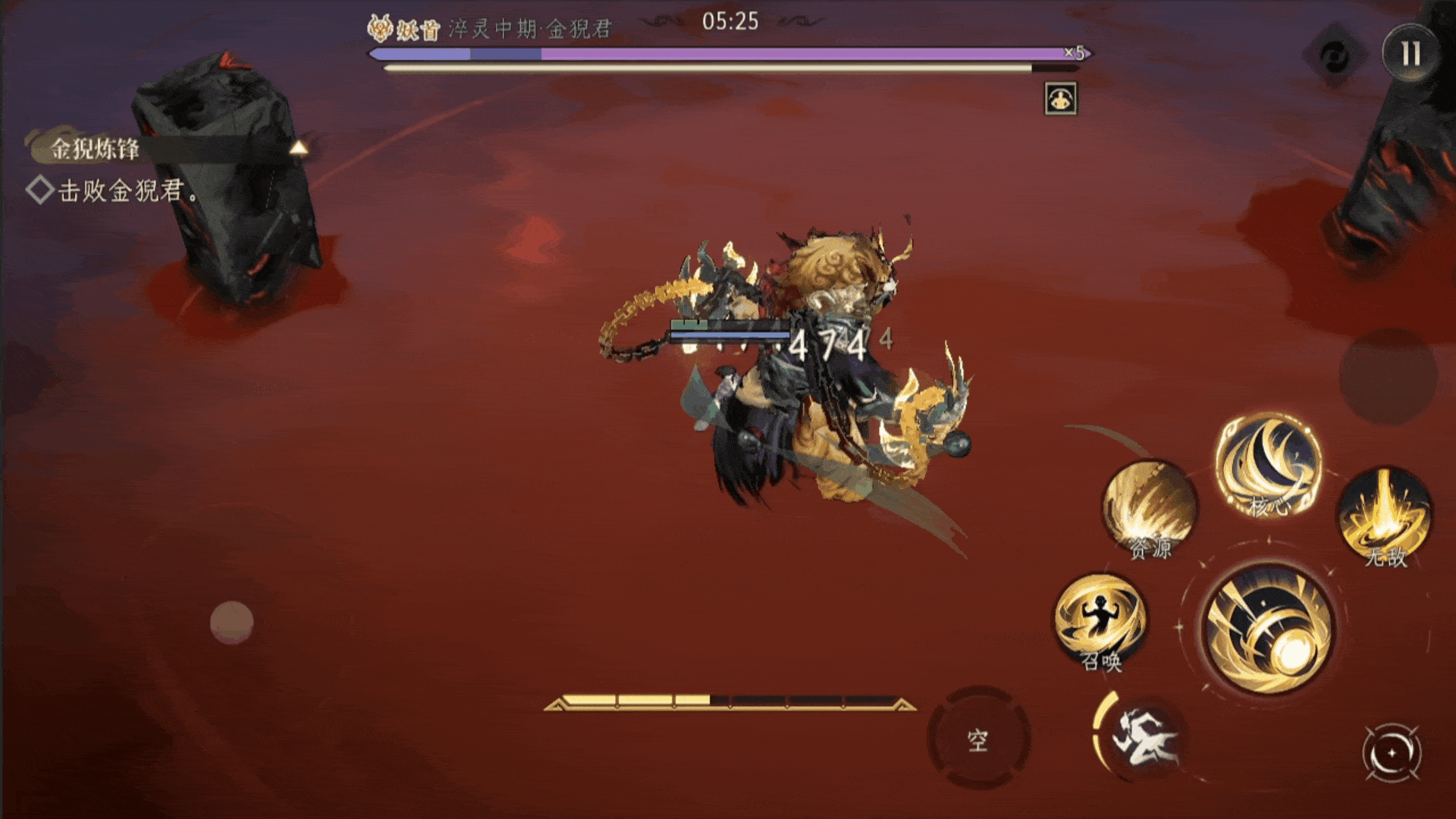The image size is (1456, 819).
Task: Trigger the 无敌 skill
Action: pyautogui.click(x=1385, y=516)
